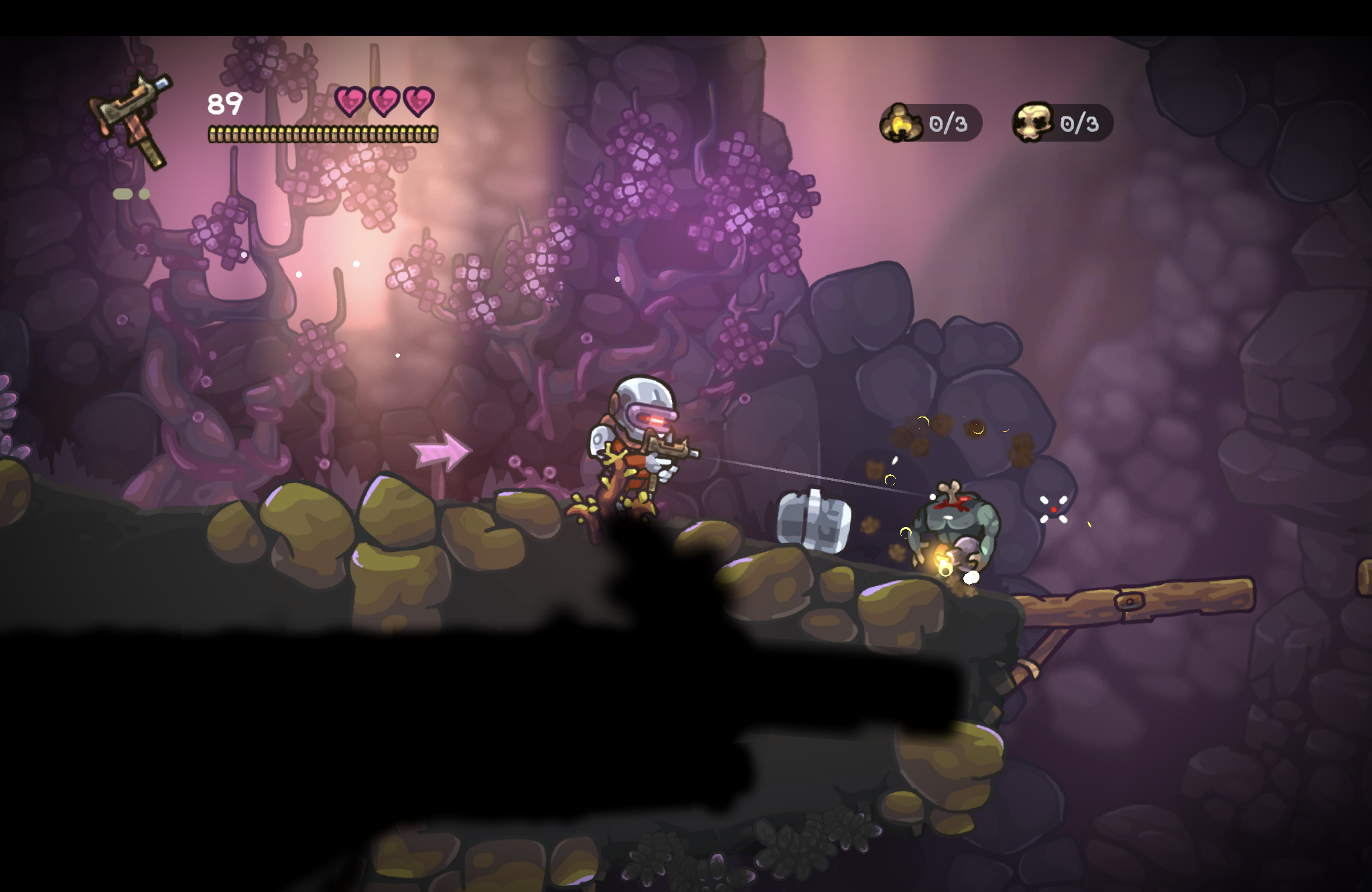1372x892 pixels.
Task: Click the first pink heart icon
Action: point(351,100)
